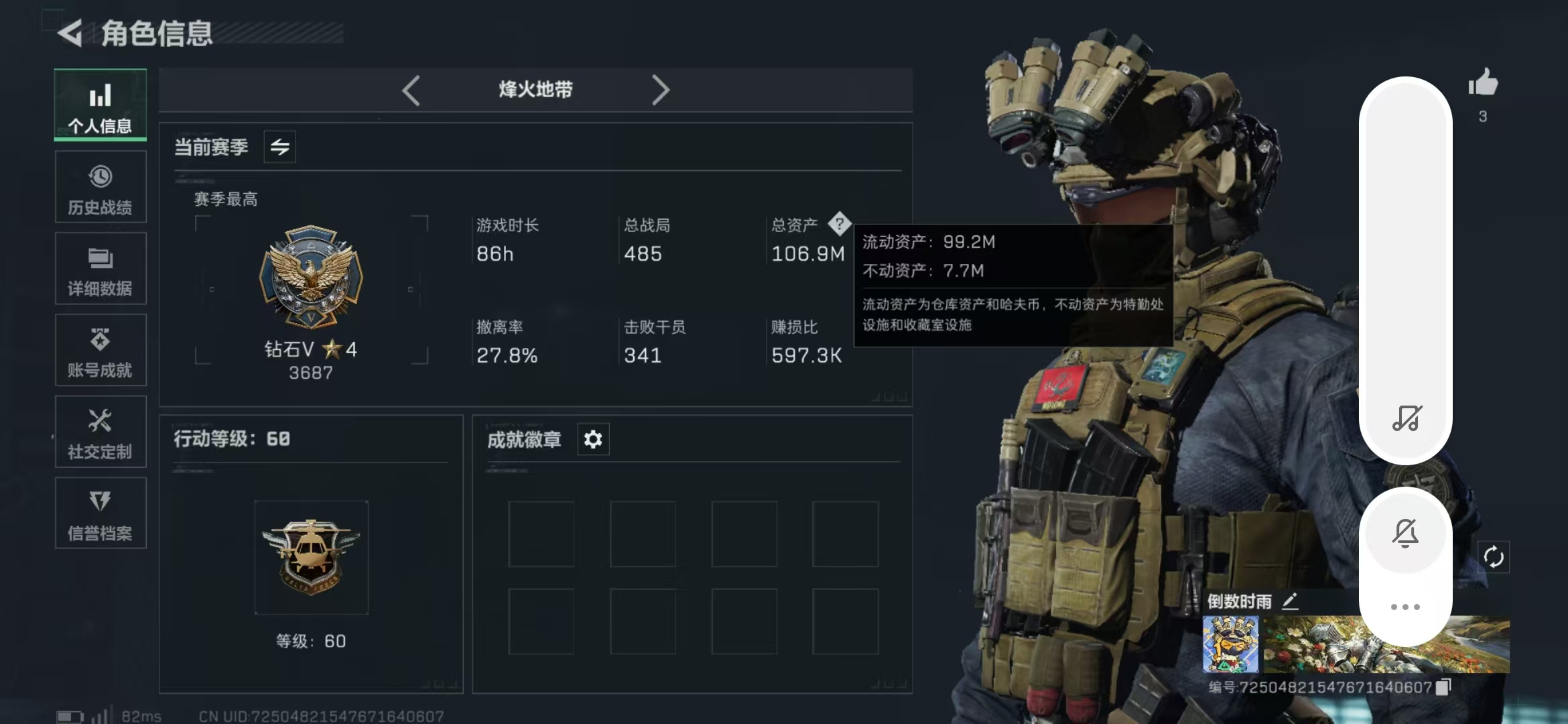Toggle the muted music note button
Image resolution: width=1568 pixels, height=724 pixels.
(1406, 418)
